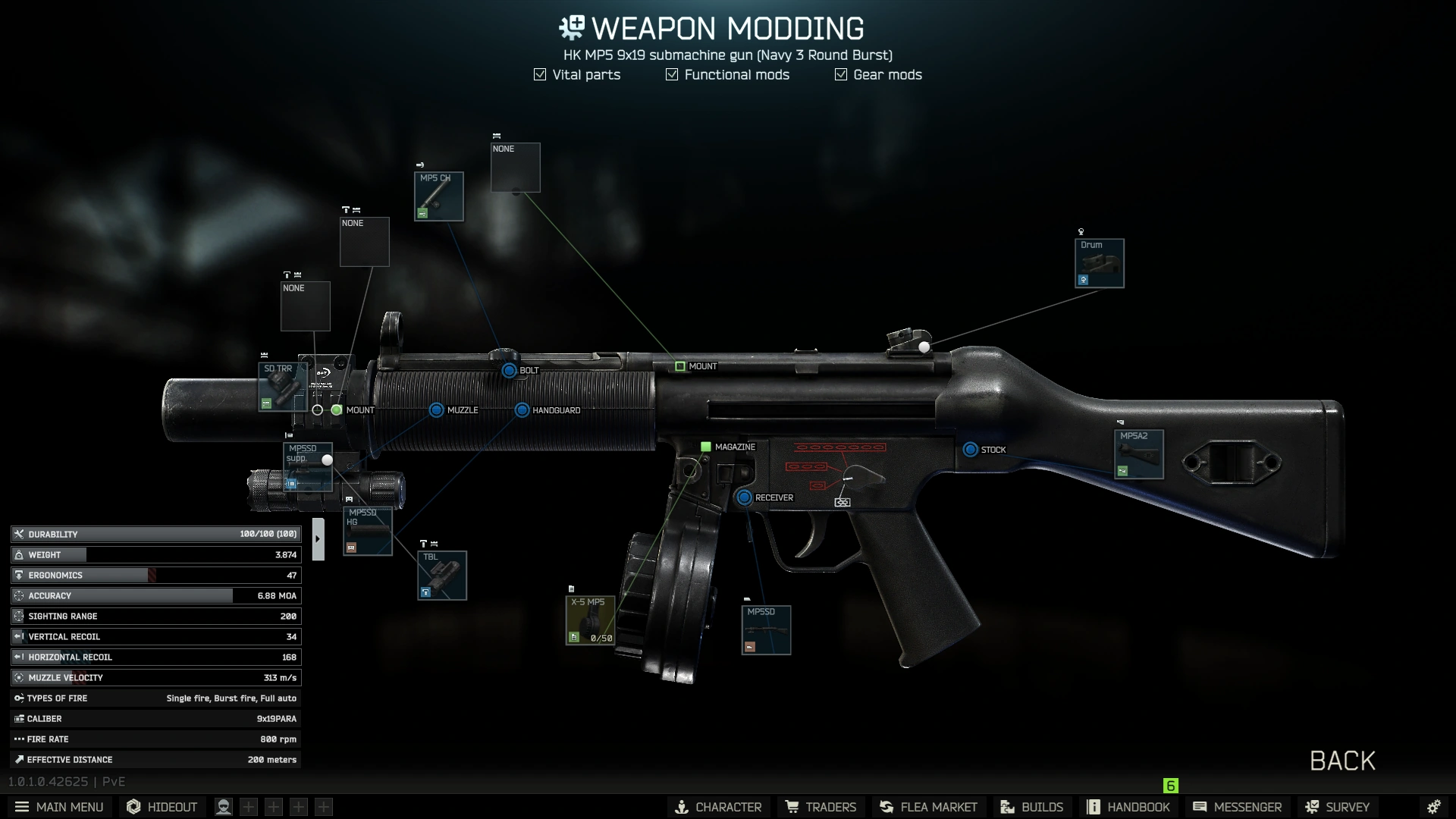Click the SURVEY icon in the bottom bar

pos(1311,807)
